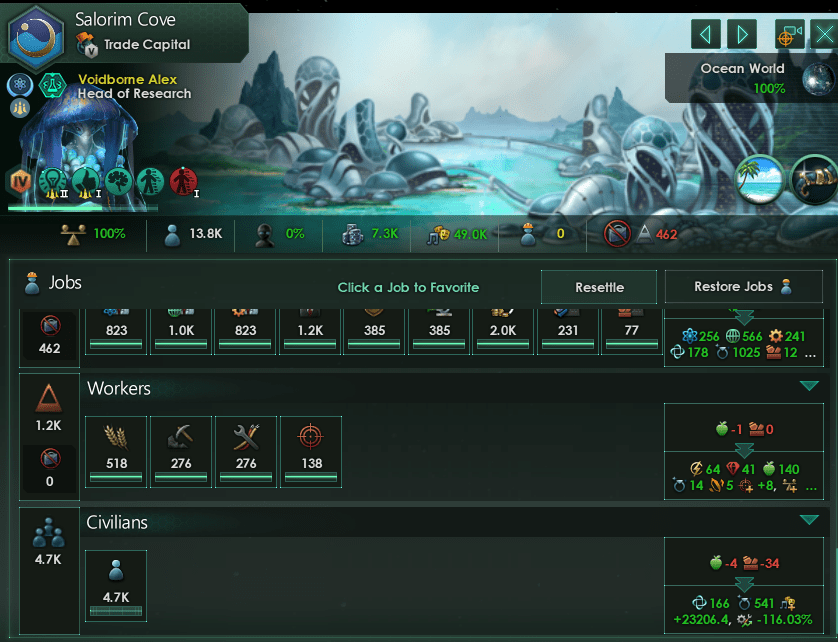Go to the previous planet
This screenshot has width=838, height=642.
pyautogui.click(x=706, y=35)
